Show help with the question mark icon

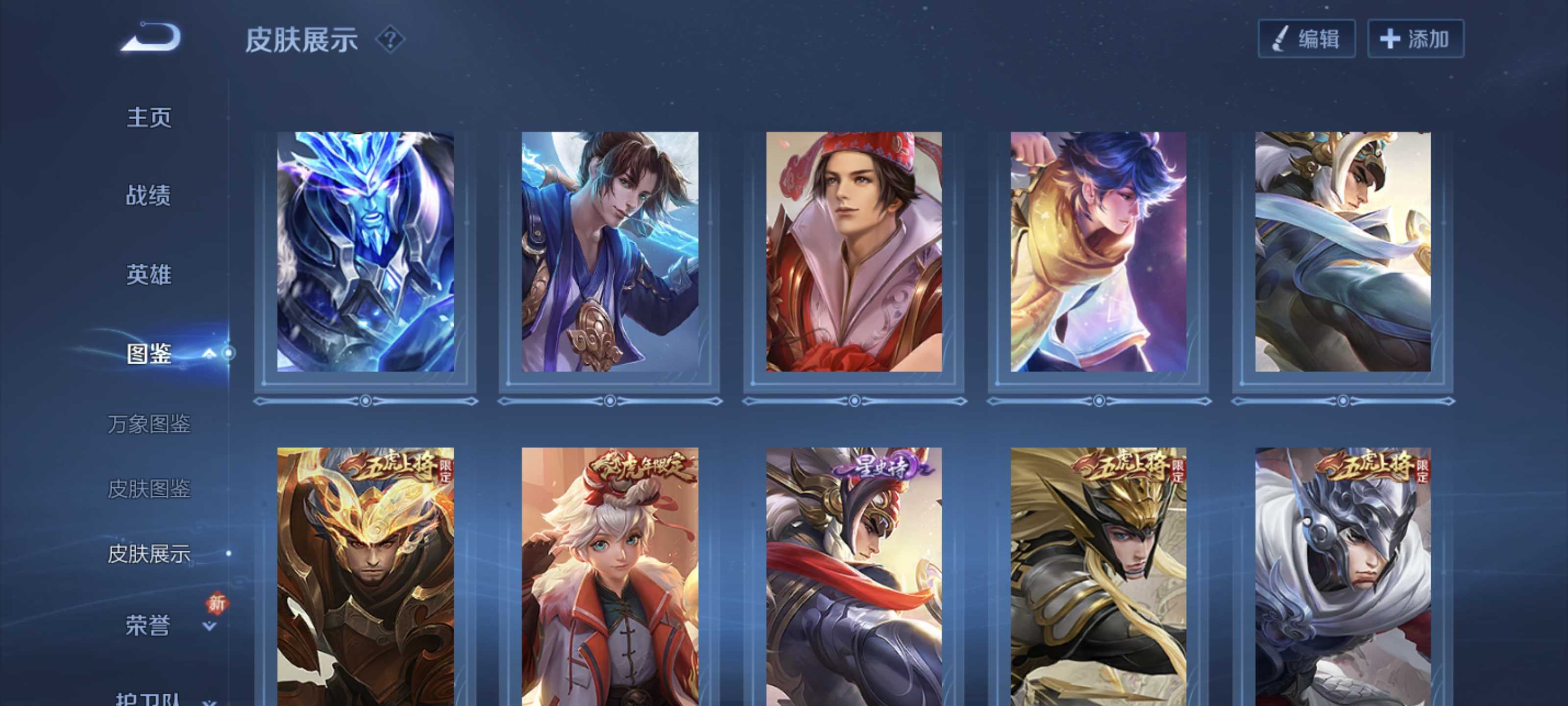(x=390, y=40)
